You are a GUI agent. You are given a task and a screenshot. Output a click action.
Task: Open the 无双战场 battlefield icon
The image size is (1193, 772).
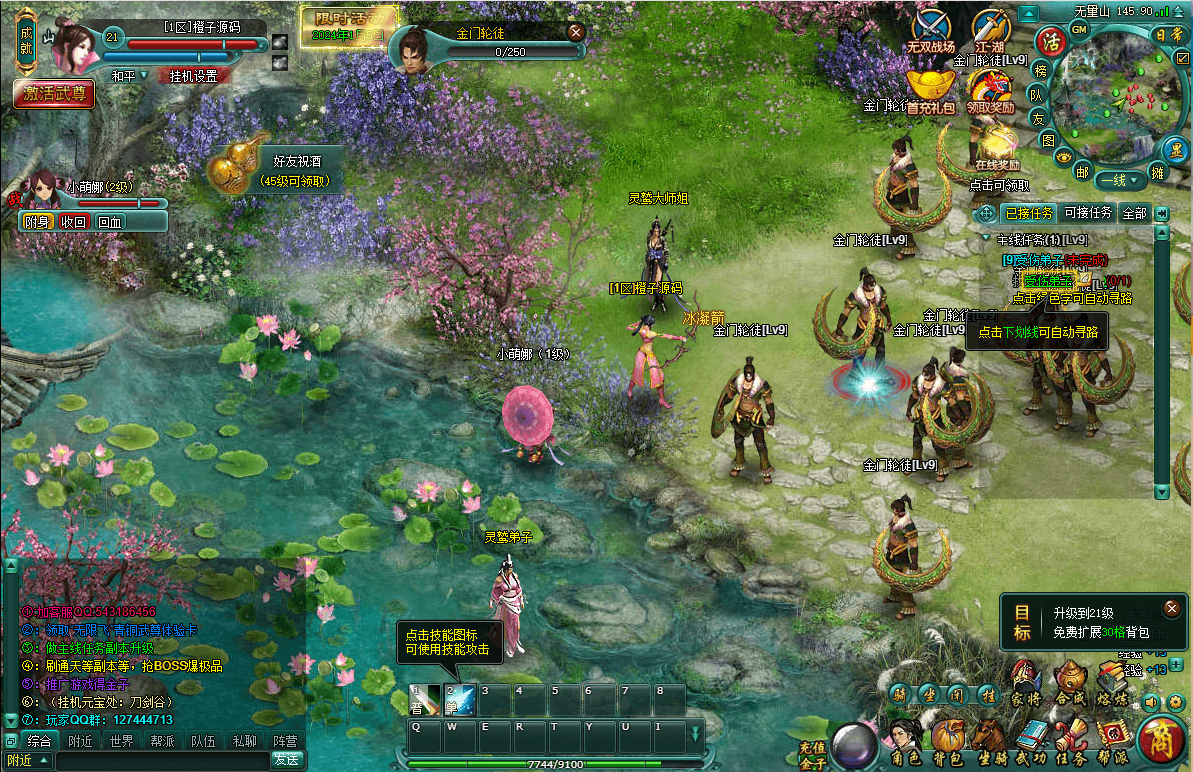point(931,31)
